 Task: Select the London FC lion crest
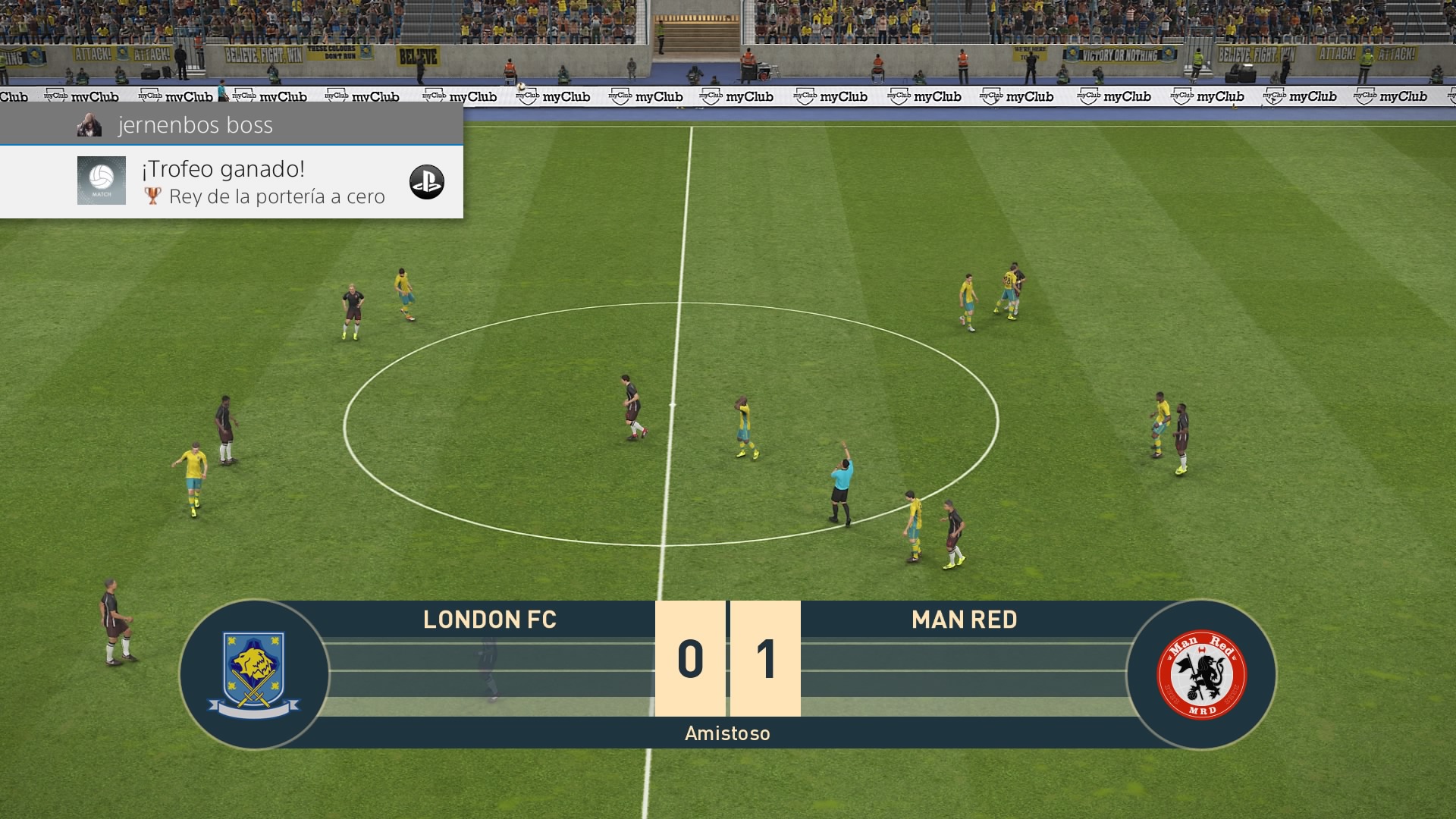point(254,674)
